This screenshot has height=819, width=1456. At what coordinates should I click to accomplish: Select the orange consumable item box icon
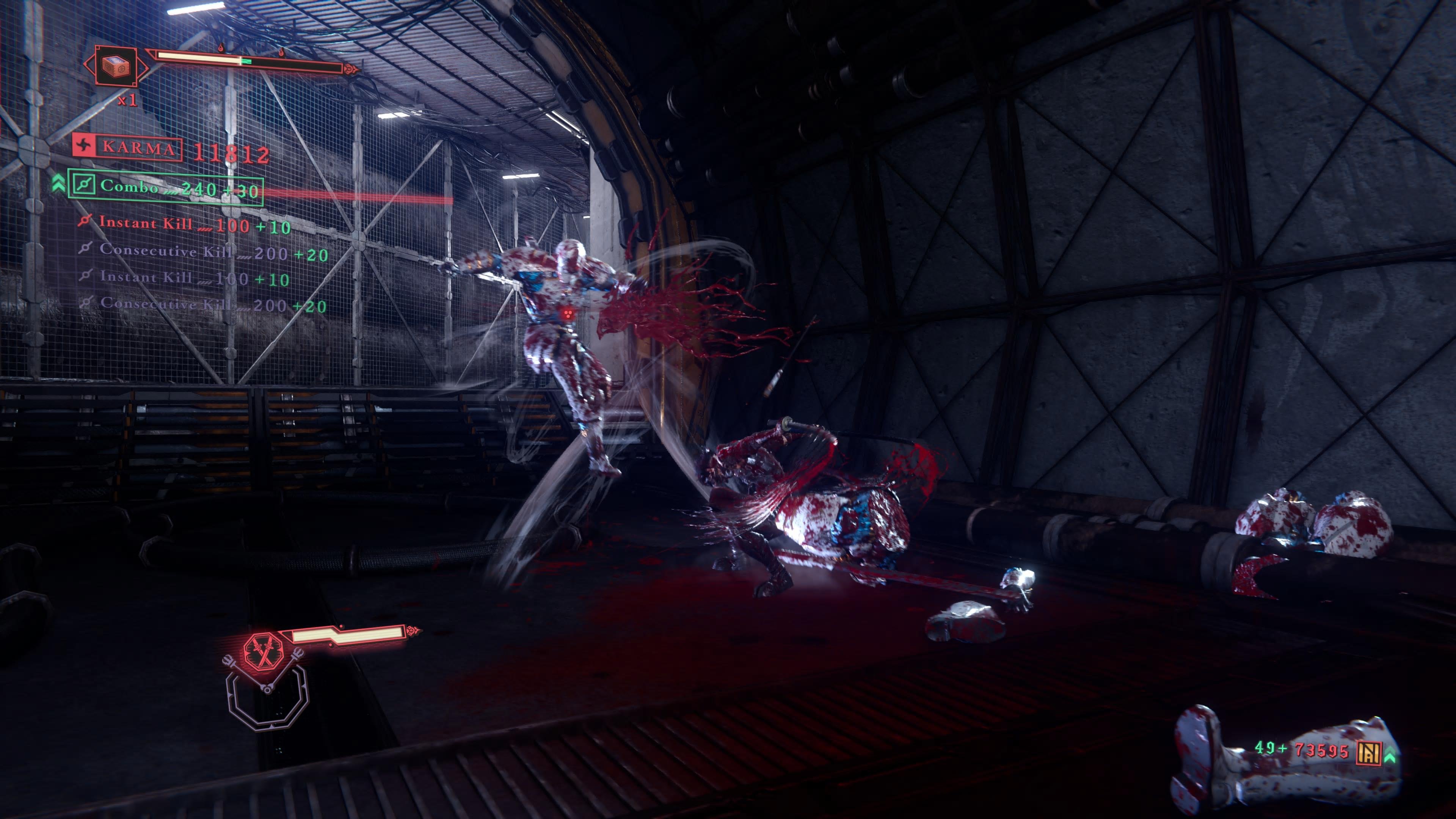click(x=116, y=66)
